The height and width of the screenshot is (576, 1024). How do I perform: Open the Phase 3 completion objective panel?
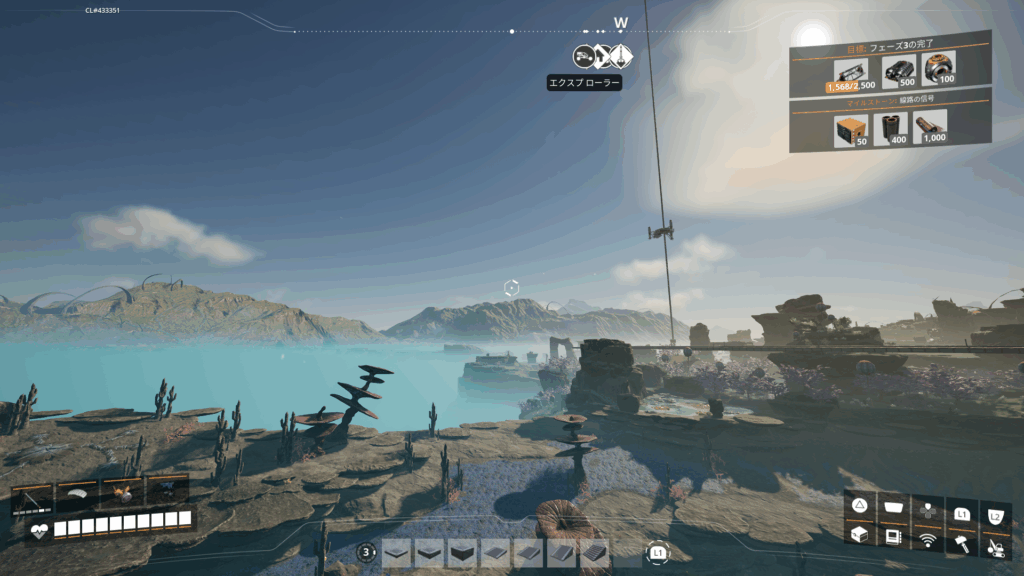tap(889, 46)
